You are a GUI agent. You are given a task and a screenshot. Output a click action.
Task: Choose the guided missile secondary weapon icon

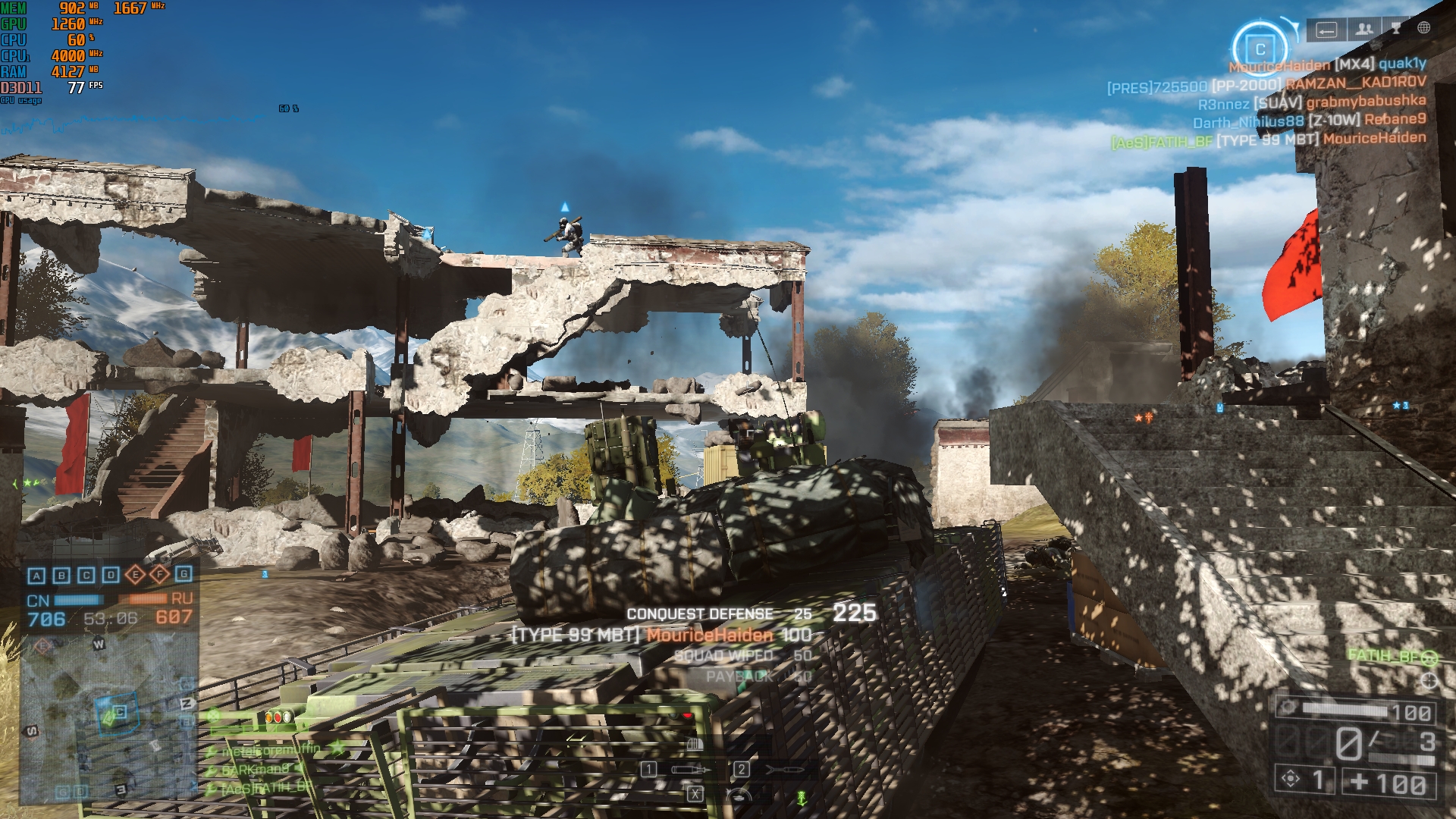783,770
